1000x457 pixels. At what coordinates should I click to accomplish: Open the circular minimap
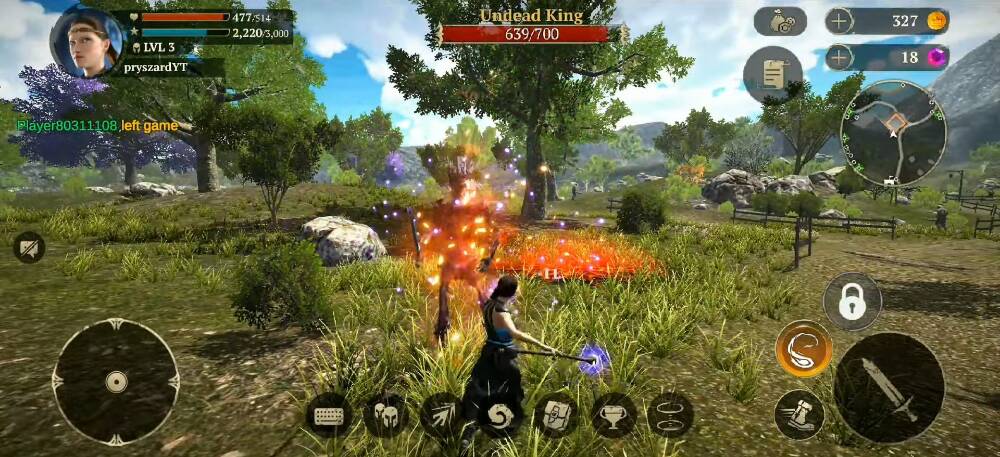coord(894,133)
